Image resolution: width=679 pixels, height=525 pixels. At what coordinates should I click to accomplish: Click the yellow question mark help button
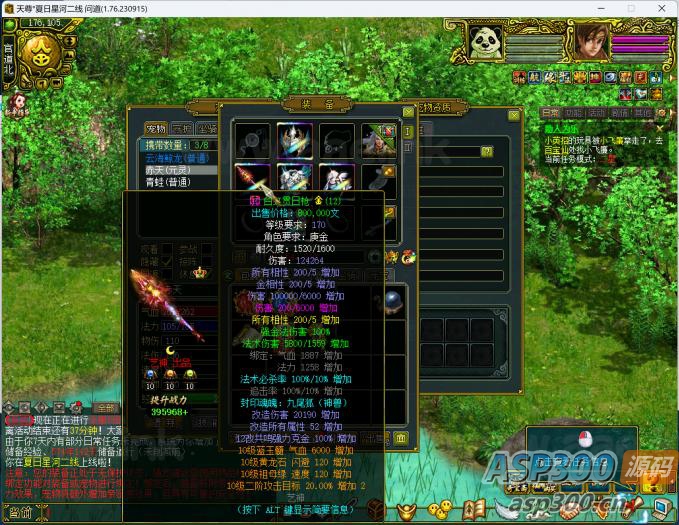487,152
